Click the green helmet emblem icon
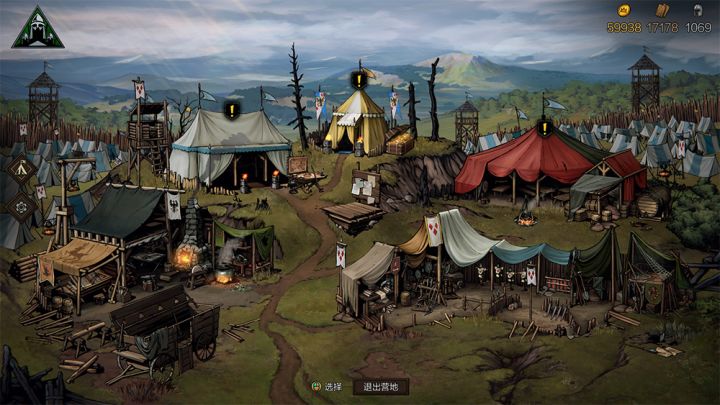Viewport: 720px width, 405px height. click(x=37, y=29)
